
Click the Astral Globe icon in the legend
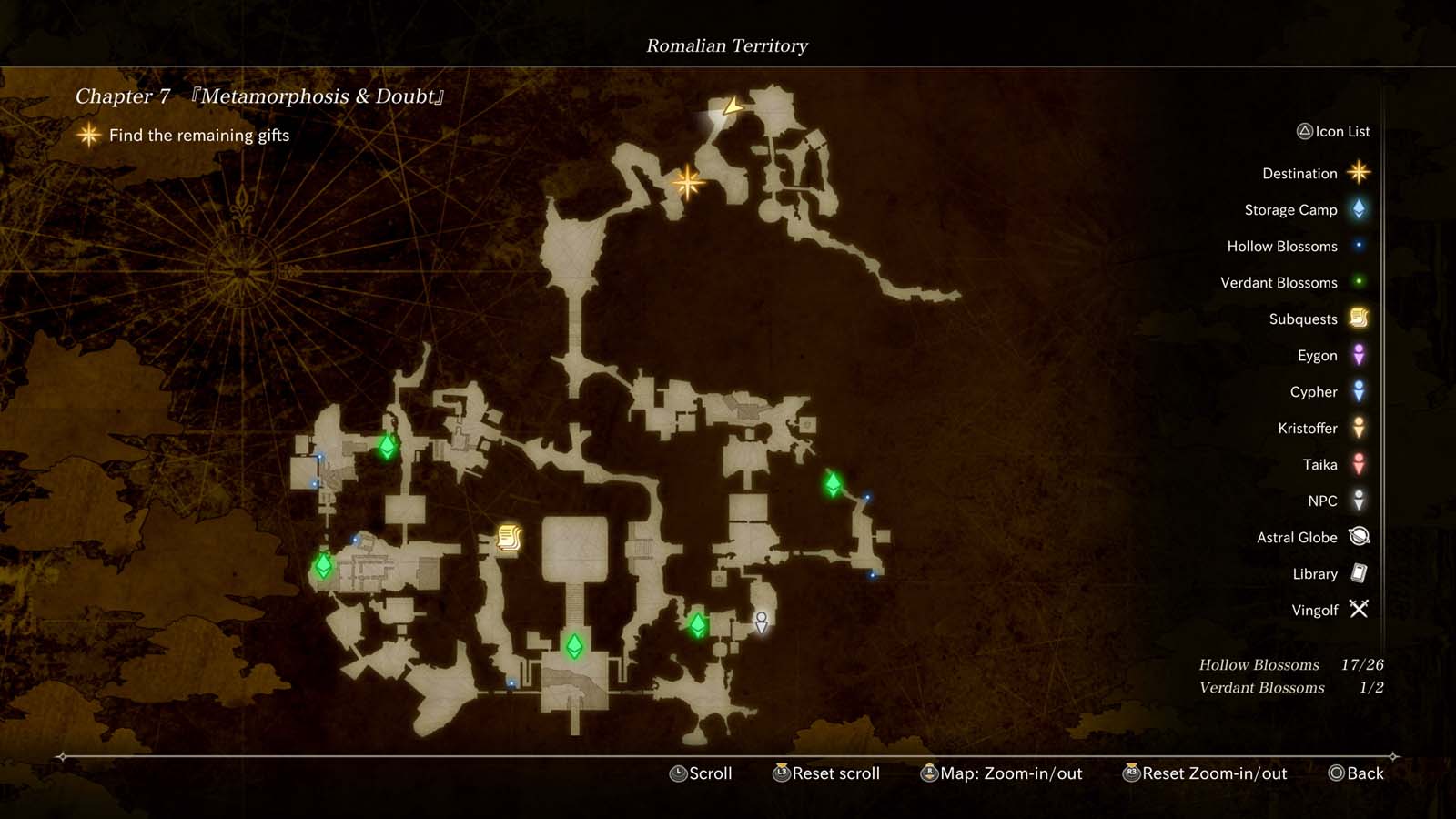1357,537
